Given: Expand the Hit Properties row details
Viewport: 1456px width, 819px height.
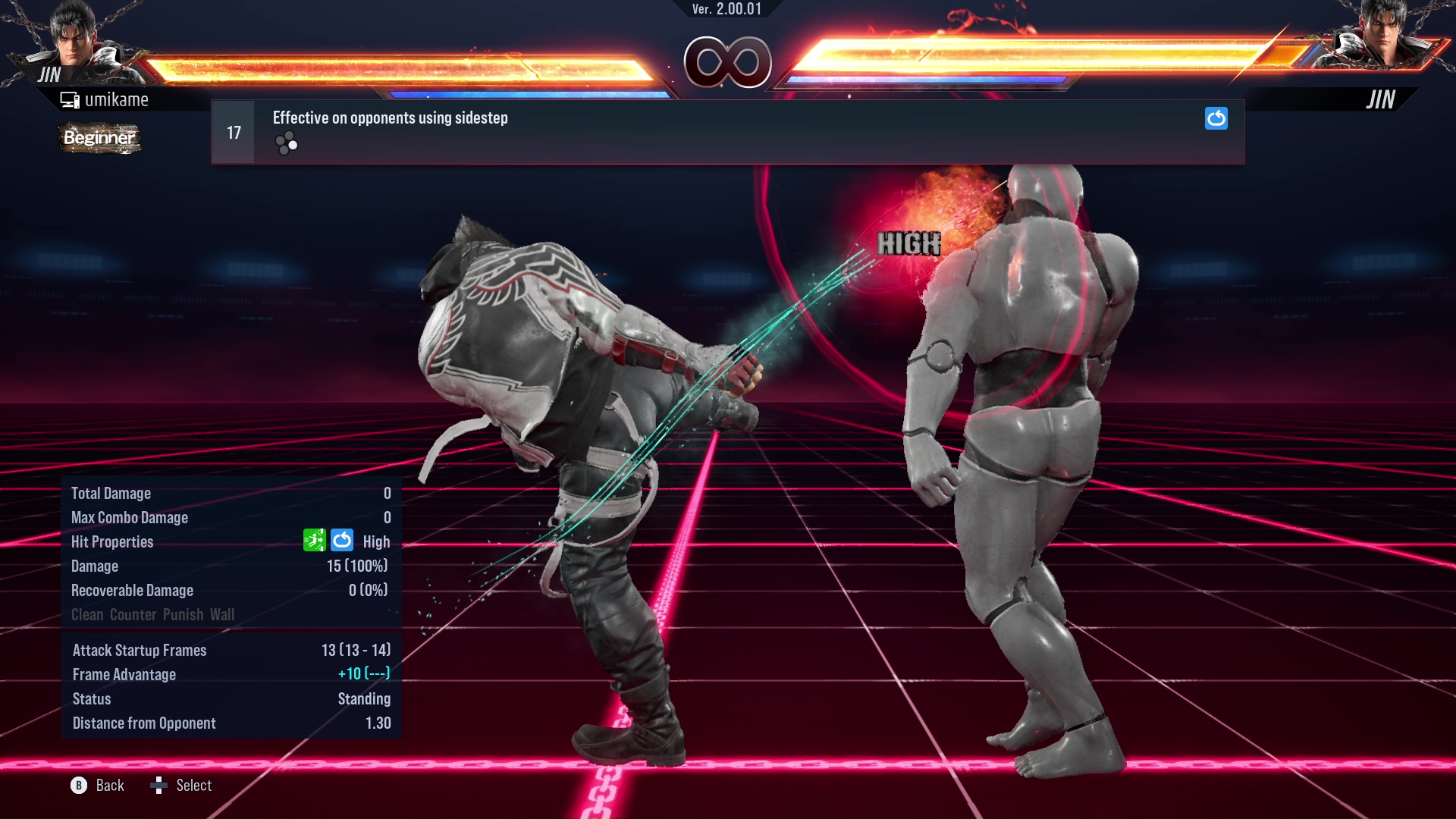Looking at the screenshot, I should tap(112, 541).
